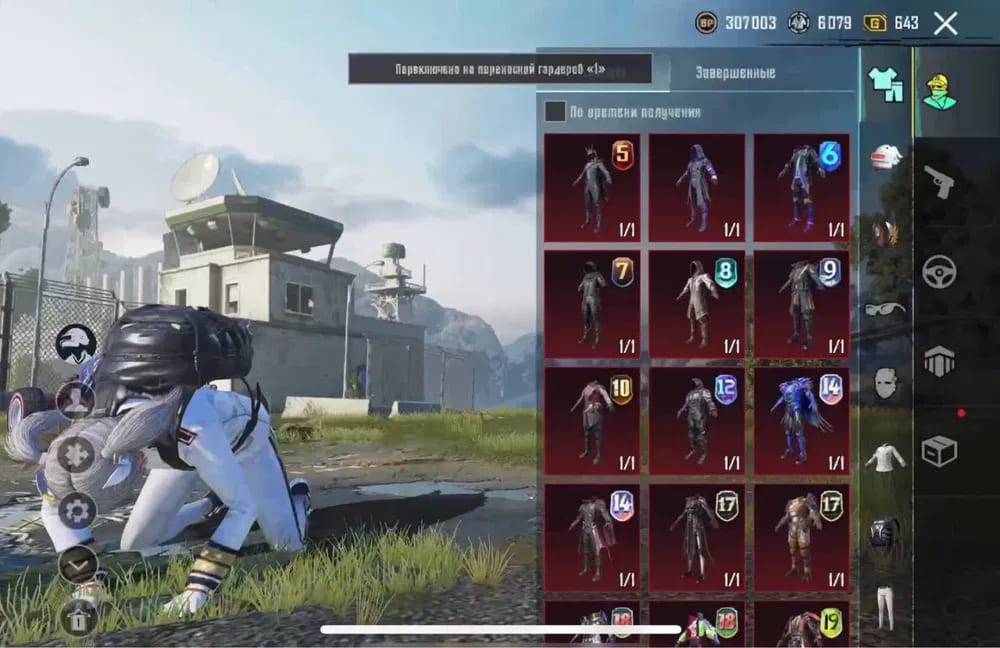Choose the outfit marked with badge 6
The image size is (1000, 648).
click(x=802, y=188)
